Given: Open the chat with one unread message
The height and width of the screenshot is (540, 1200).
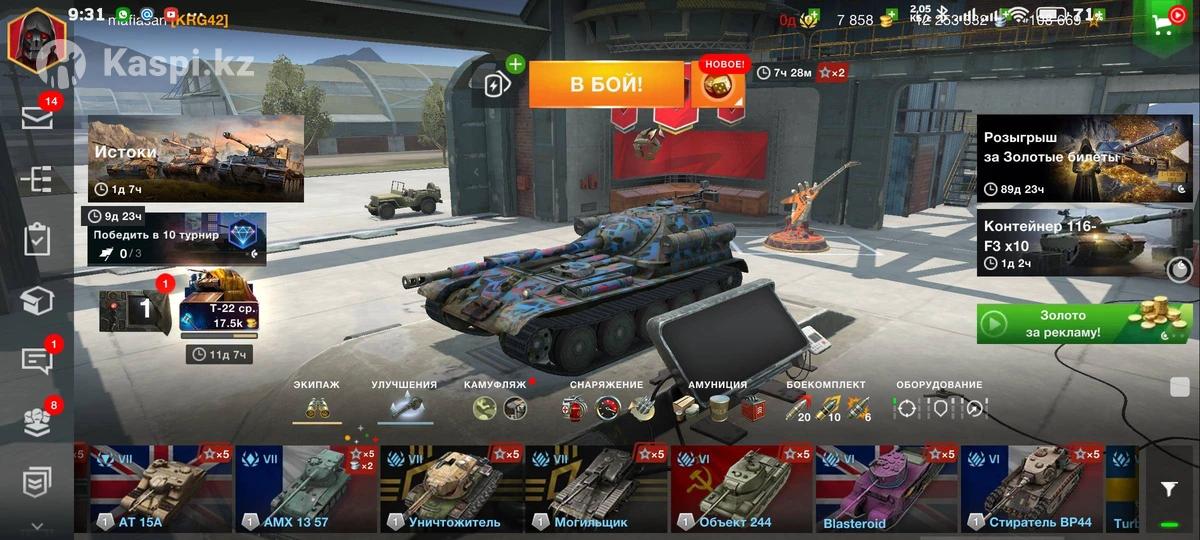Looking at the screenshot, I should click(x=37, y=361).
